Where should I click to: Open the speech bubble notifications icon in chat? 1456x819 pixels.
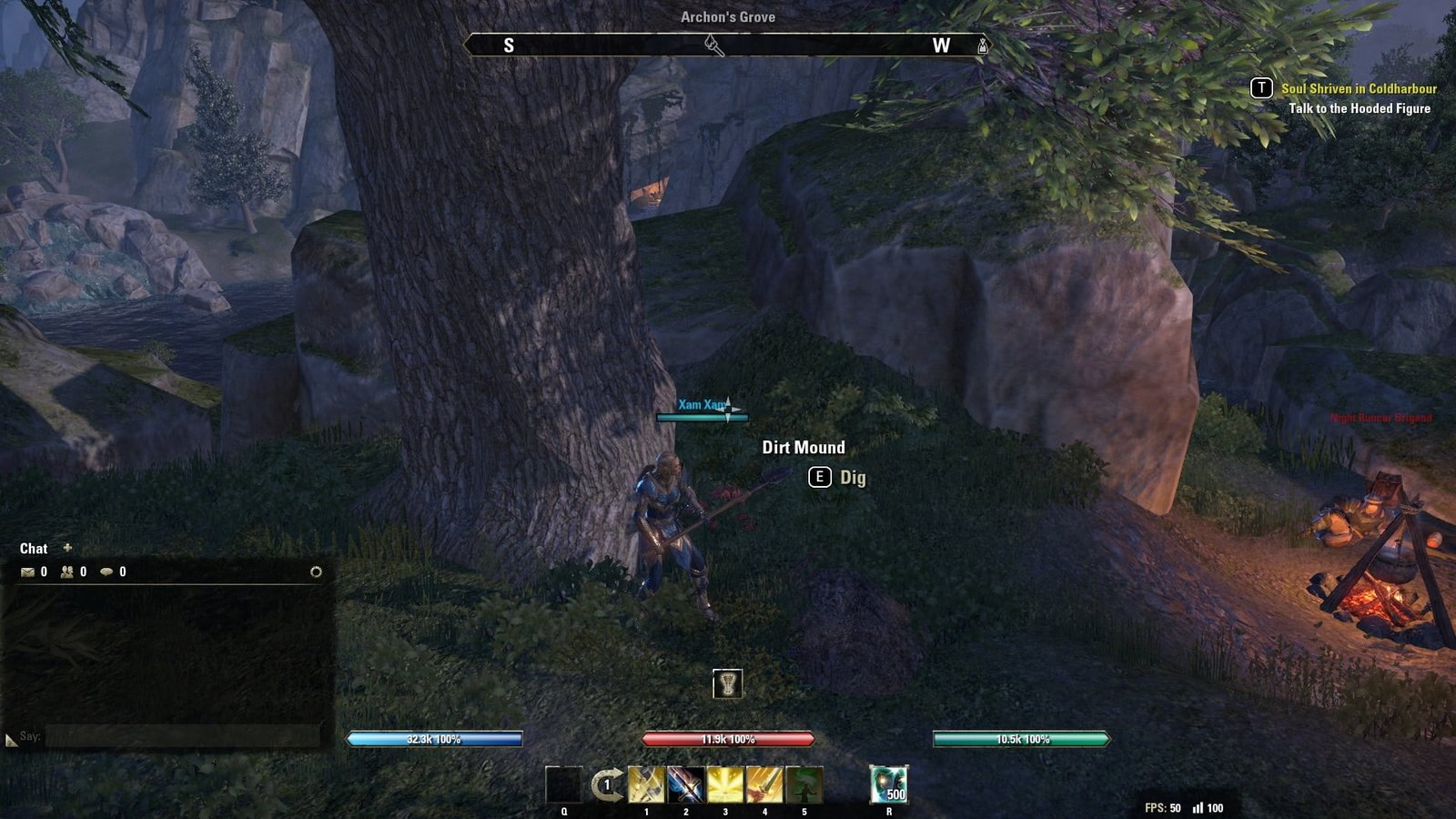pos(106,572)
